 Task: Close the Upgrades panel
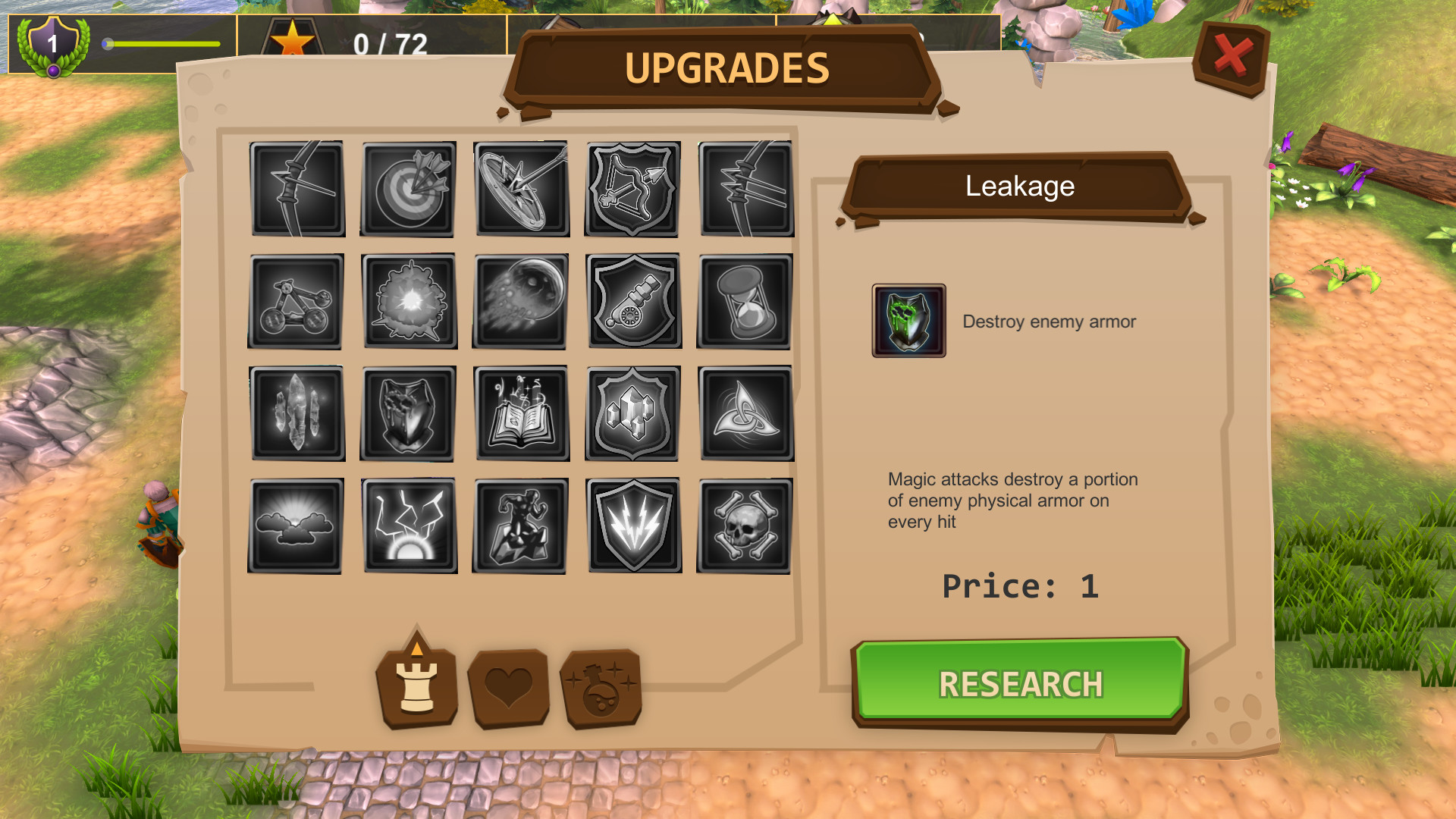click(1232, 57)
